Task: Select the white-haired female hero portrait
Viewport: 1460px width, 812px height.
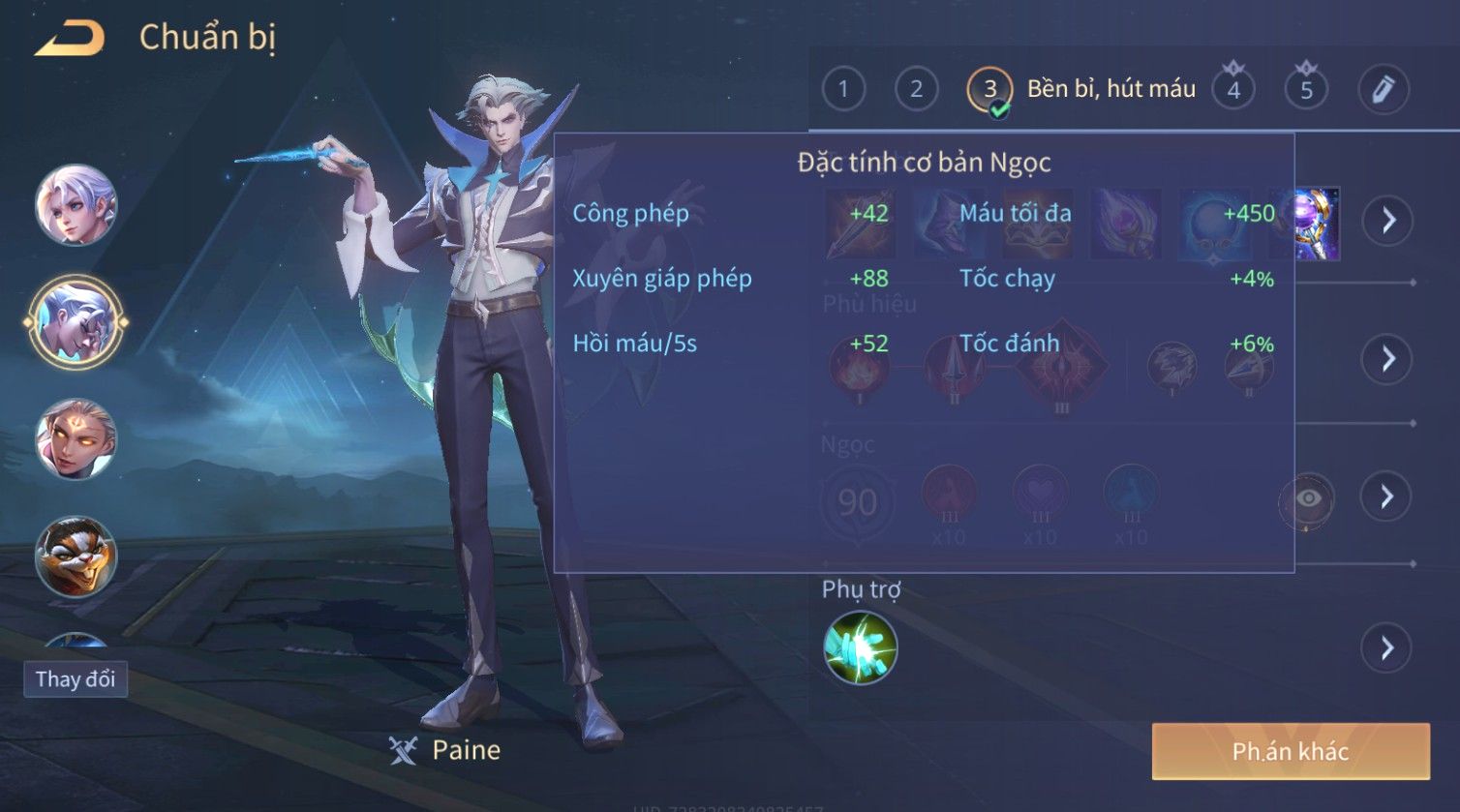Action: [76, 205]
